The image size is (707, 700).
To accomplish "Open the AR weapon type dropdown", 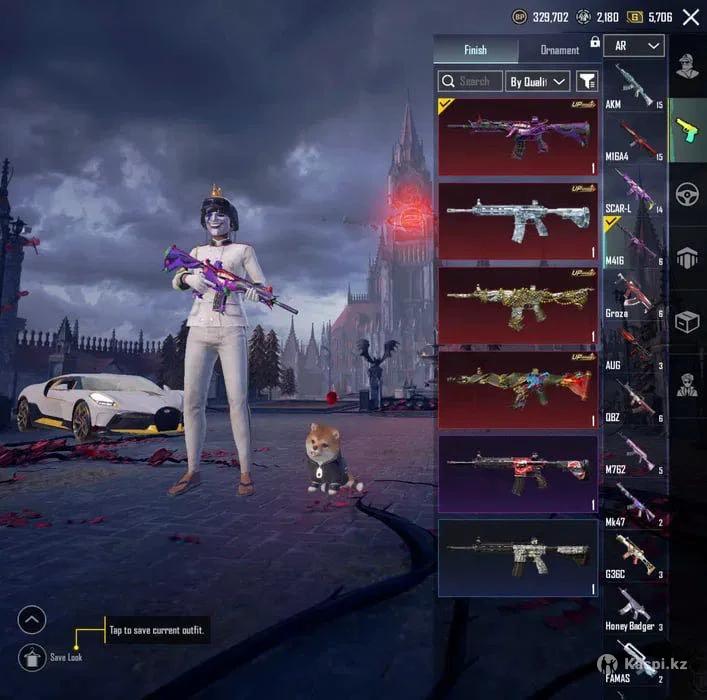I will (x=638, y=46).
